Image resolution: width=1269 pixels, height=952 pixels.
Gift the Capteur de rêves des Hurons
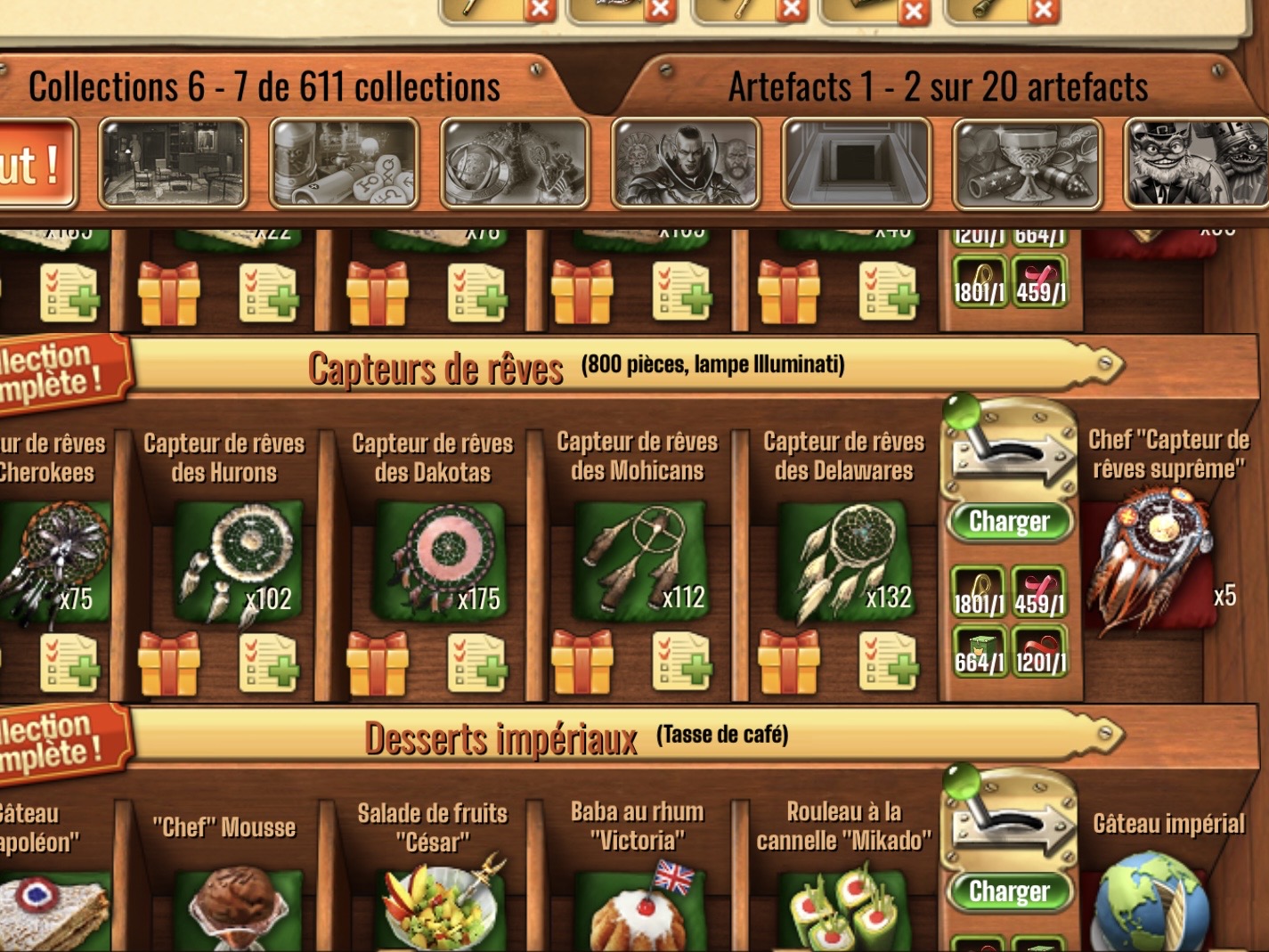(x=168, y=663)
